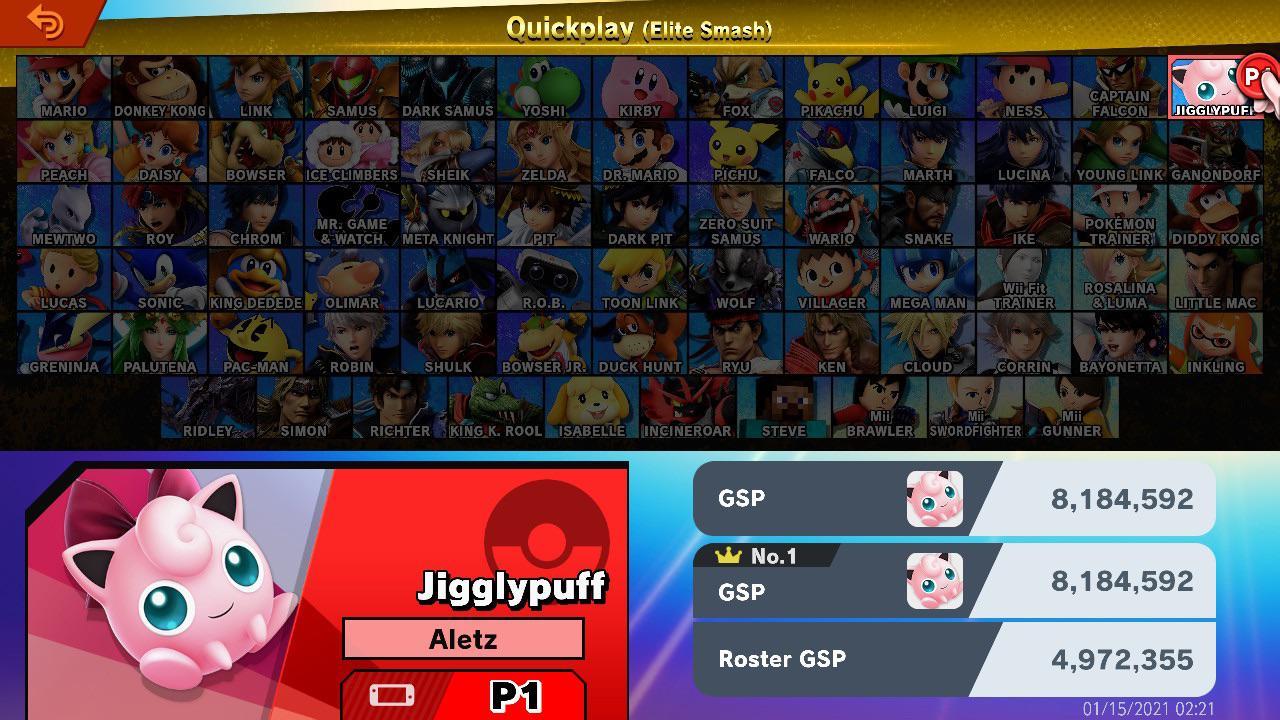This screenshot has width=1280, height=720.
Task: Pick the Mii Gunner fighter
Action: click(1073, 410)
